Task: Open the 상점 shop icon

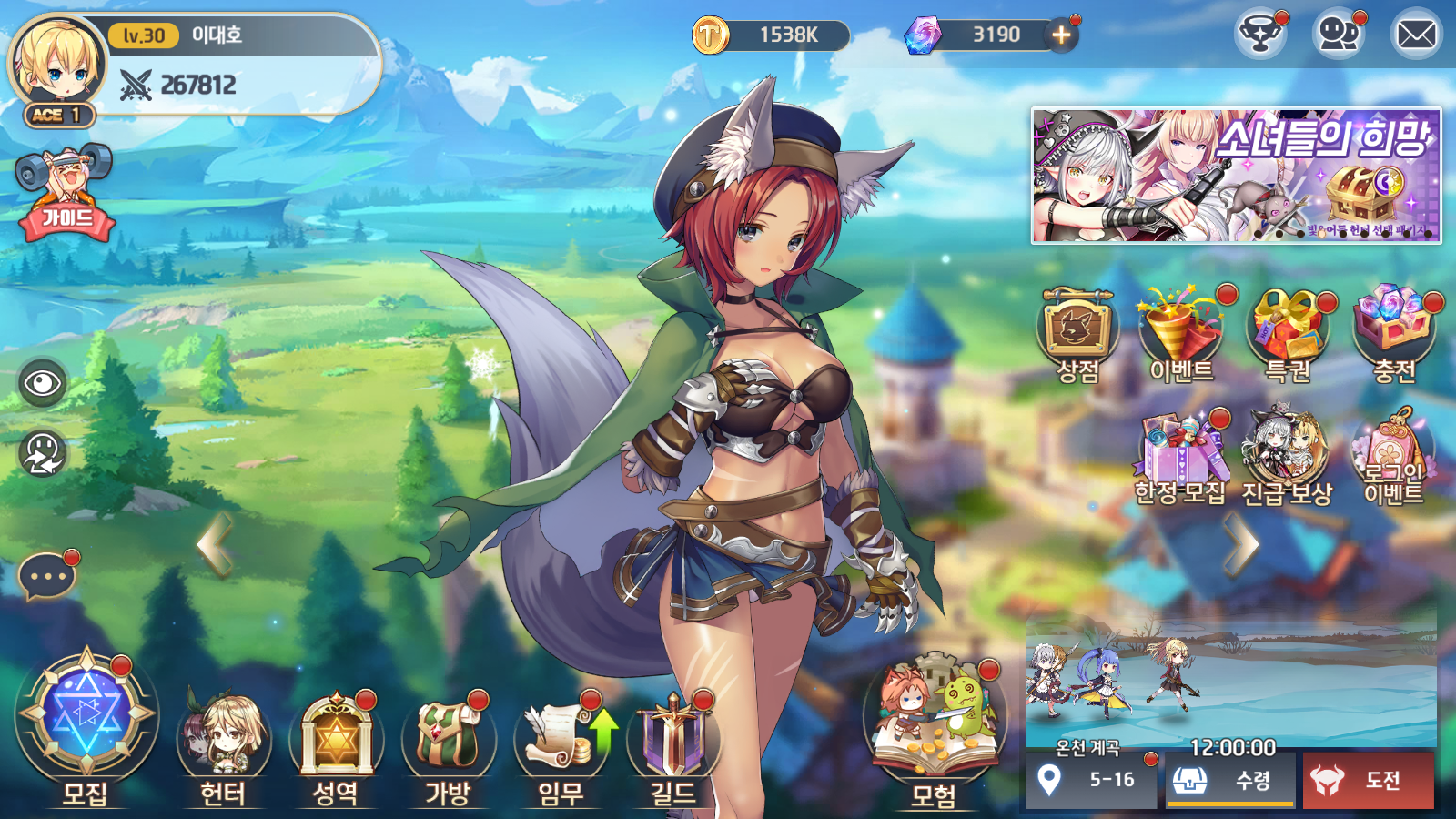Action: (x=1078, y=332)
